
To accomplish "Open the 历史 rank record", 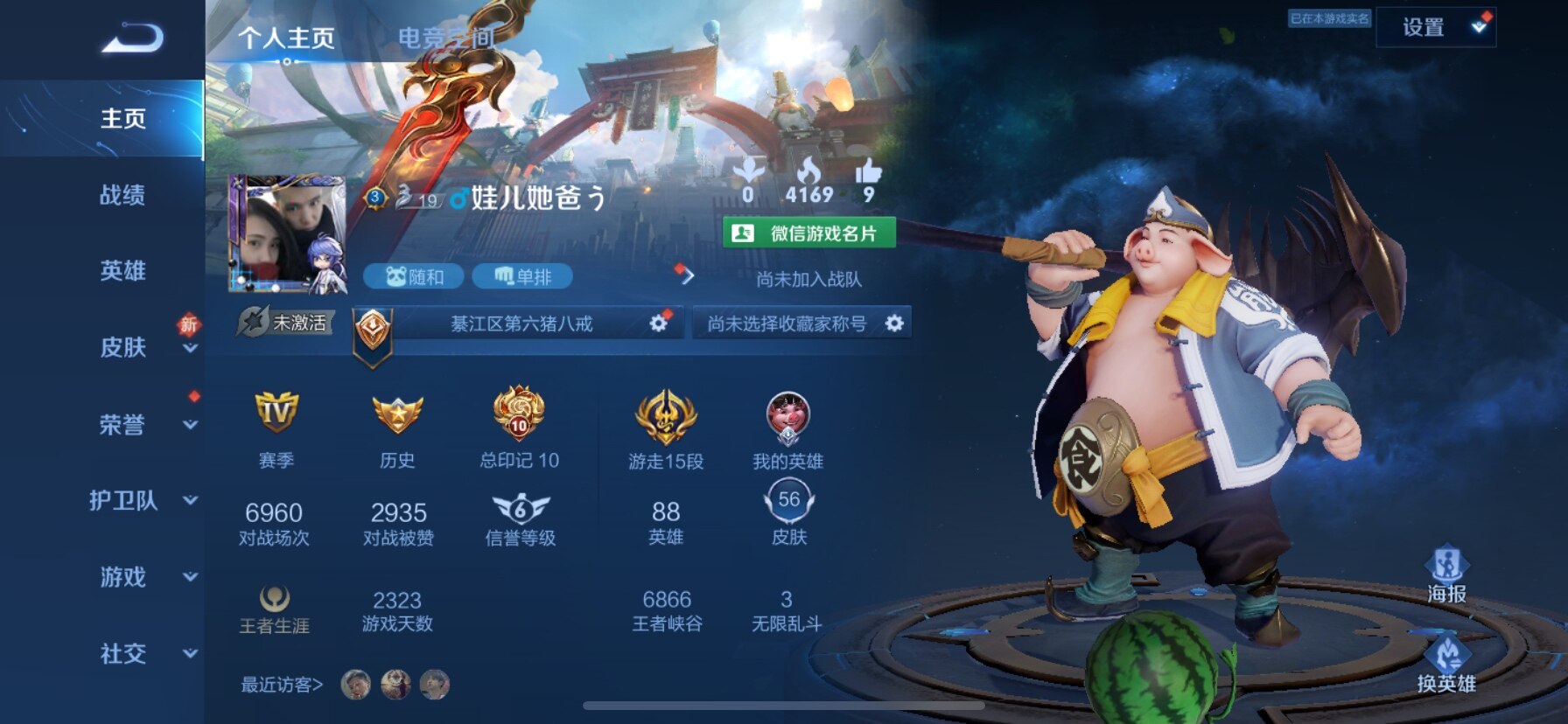I will (397, 413).
